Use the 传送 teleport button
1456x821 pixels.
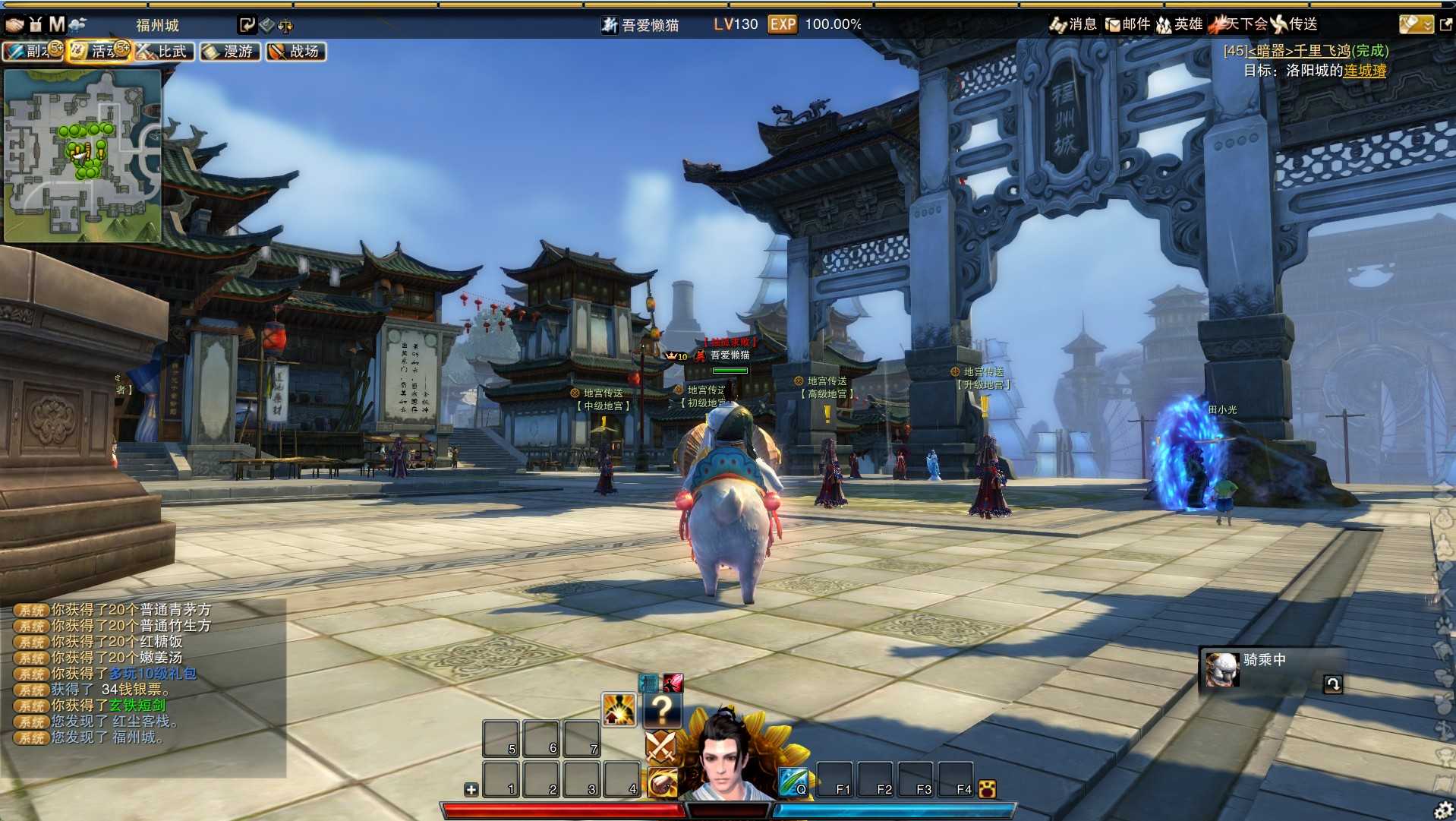(x=1295, y=24)
